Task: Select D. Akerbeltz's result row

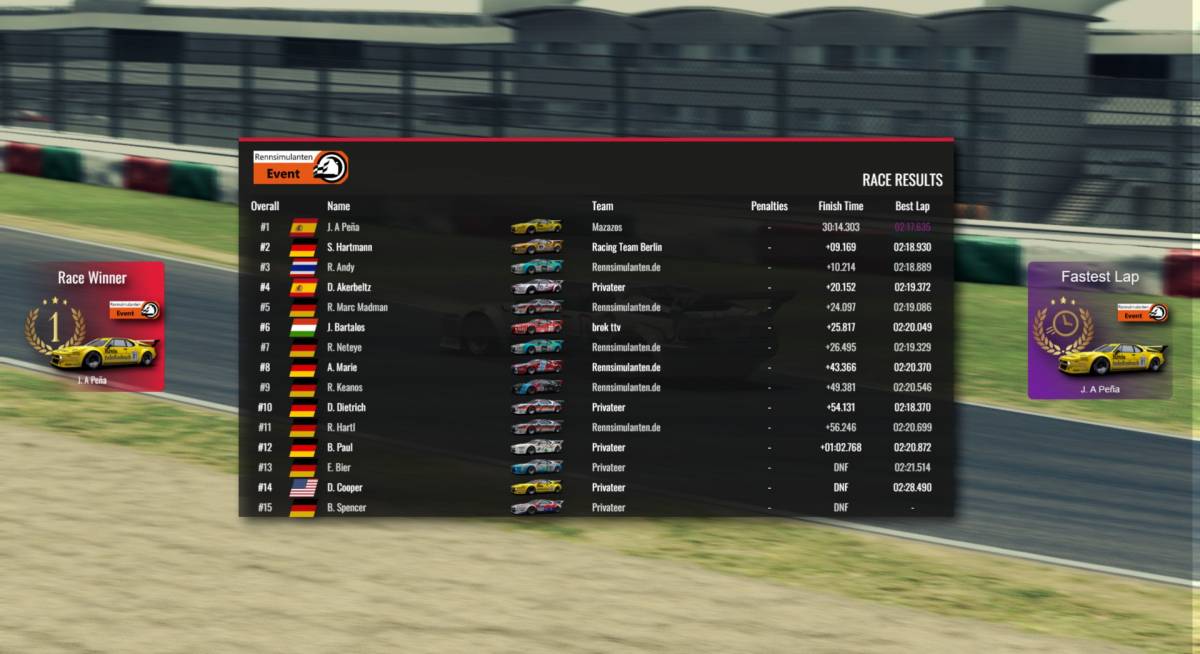Action: [x=349, y=287]
